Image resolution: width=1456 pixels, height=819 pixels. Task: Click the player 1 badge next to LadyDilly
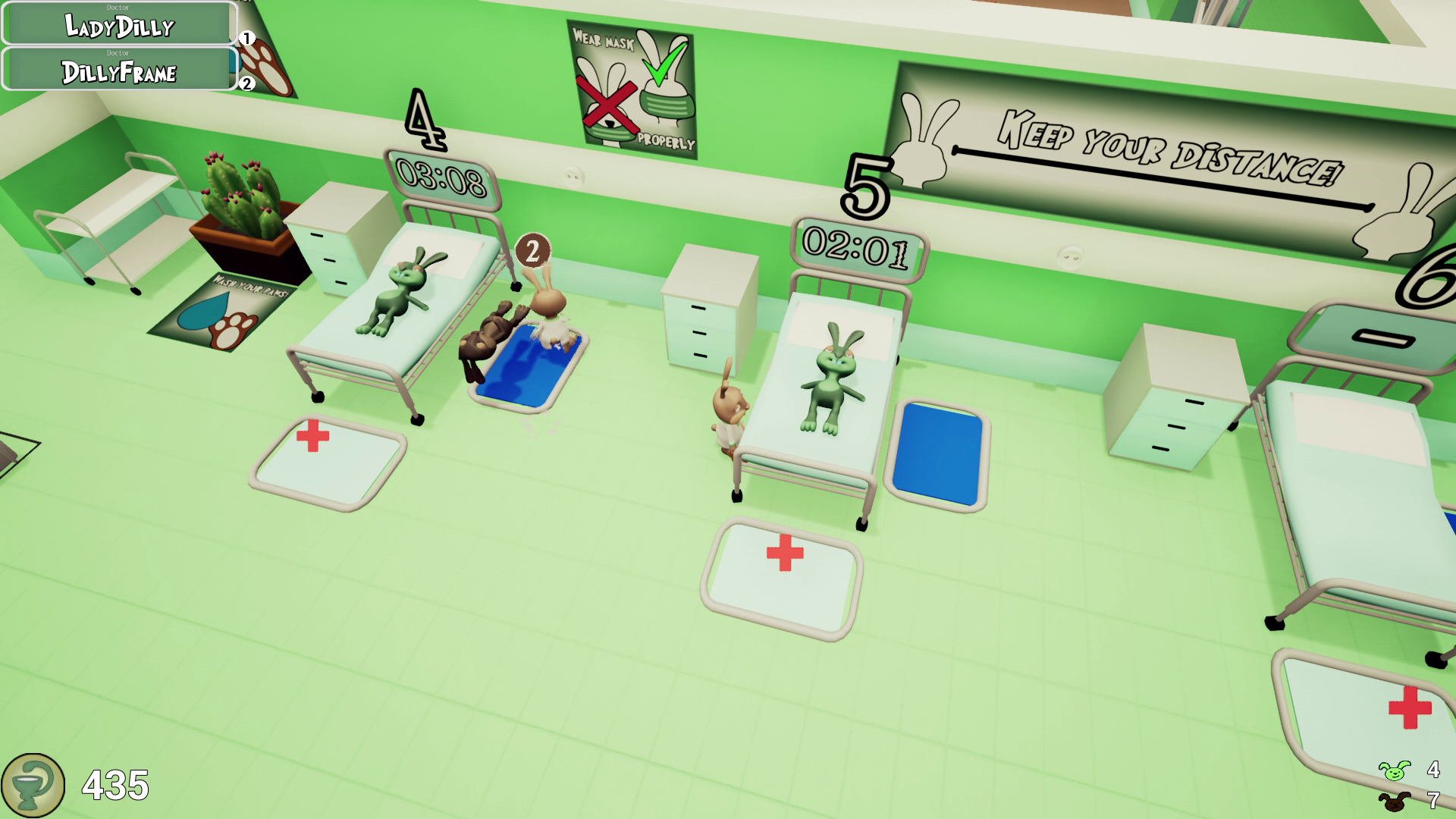coord(246,36)
